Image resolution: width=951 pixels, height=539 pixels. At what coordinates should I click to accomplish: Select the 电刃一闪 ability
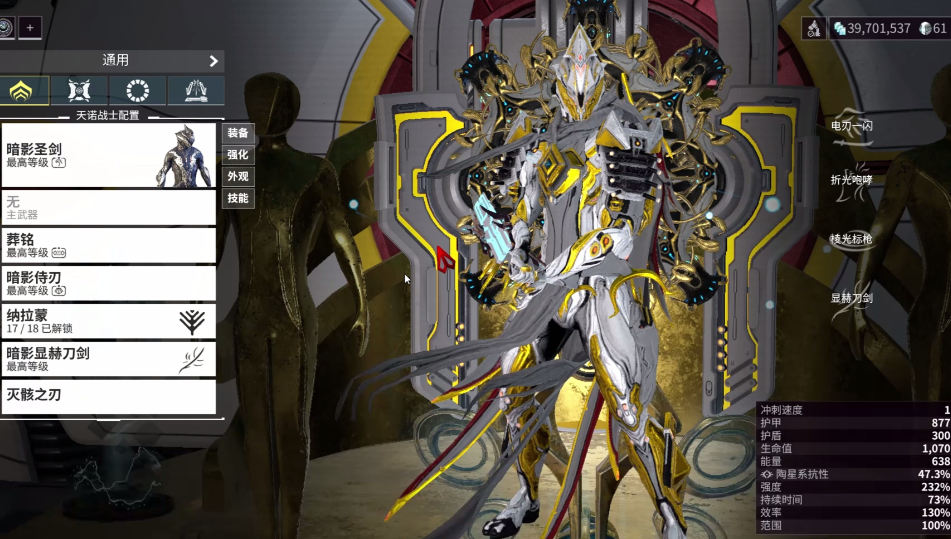pos(852,126)
